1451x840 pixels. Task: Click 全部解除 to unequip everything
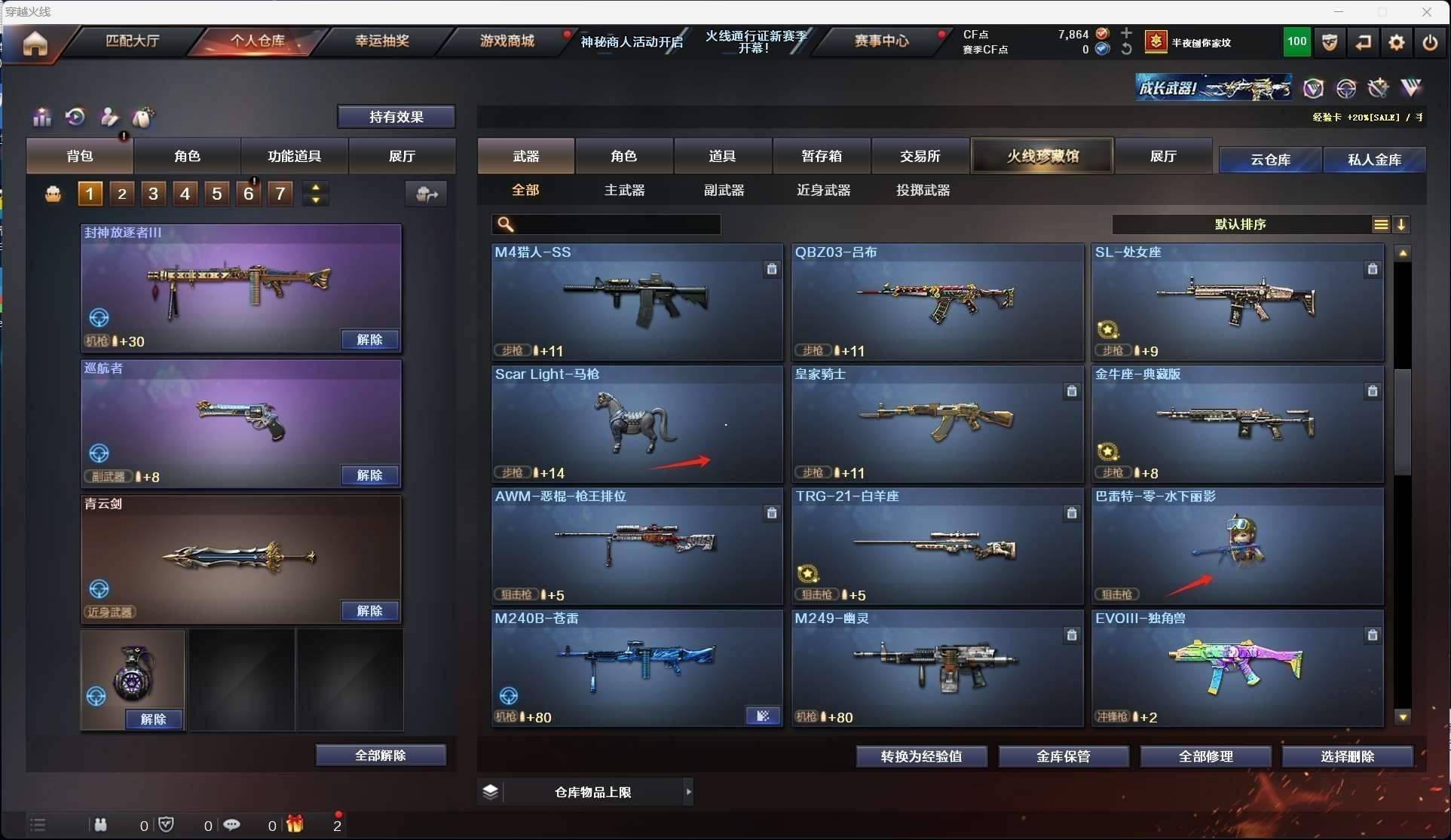point(381,756)
